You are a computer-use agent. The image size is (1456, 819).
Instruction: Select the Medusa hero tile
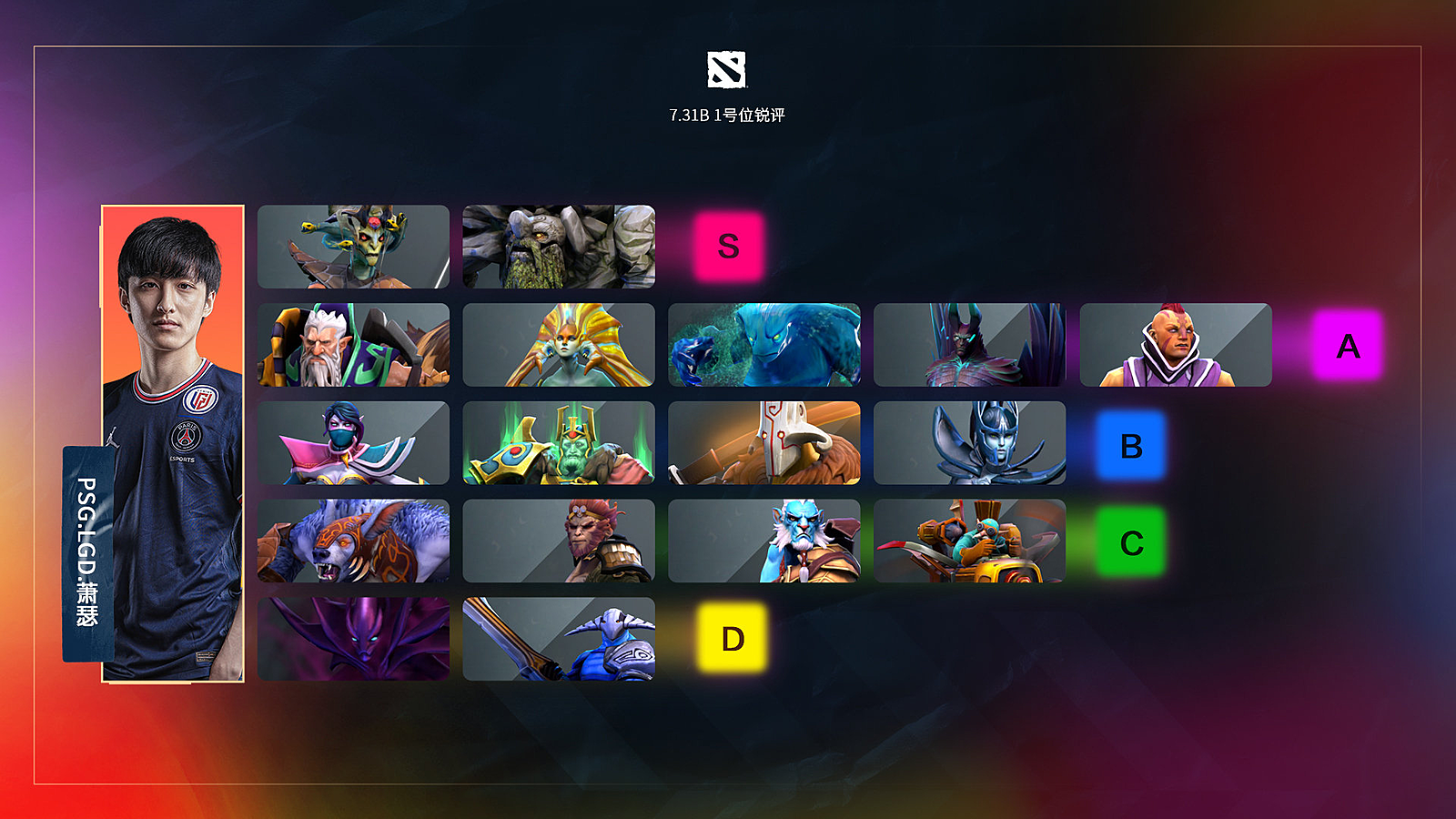[353, 247]
